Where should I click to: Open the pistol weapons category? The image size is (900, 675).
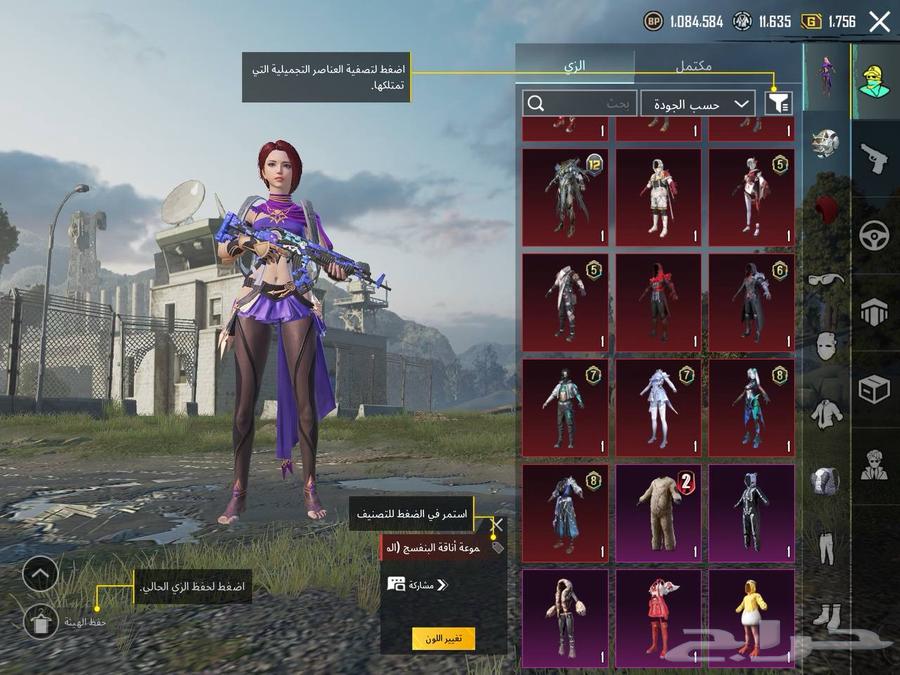coord(875,158)
